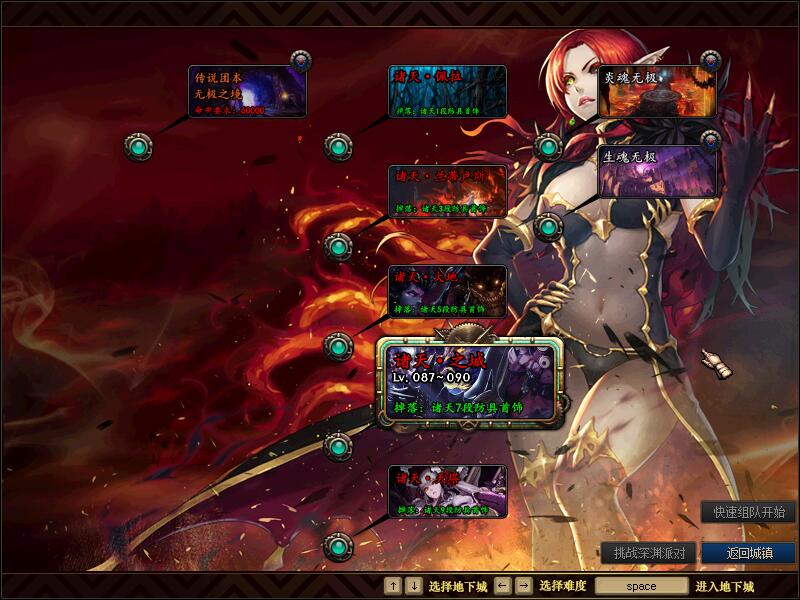This screenshot has width=800, height=600.
Task: Click the round badge atop 生魂无极 tile
Action: 710,140
